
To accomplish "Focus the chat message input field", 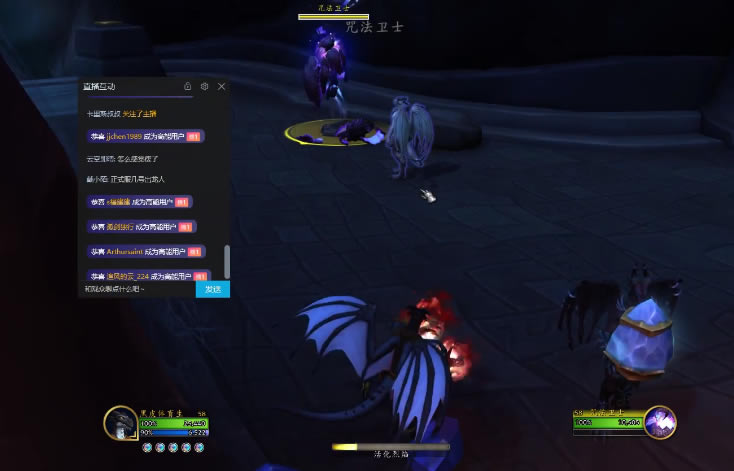I will 137,289.
